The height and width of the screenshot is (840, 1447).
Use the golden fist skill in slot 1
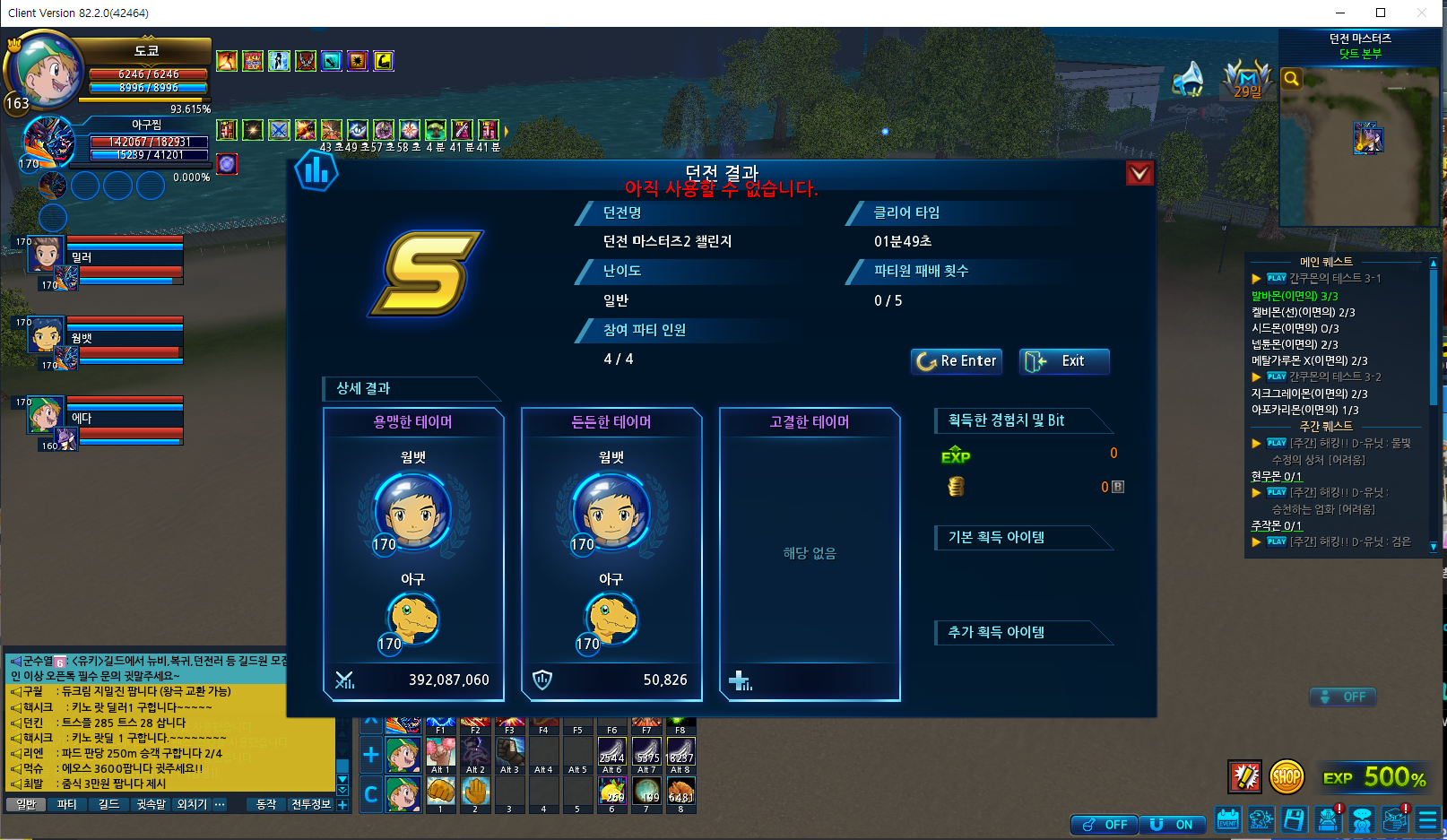440,792
